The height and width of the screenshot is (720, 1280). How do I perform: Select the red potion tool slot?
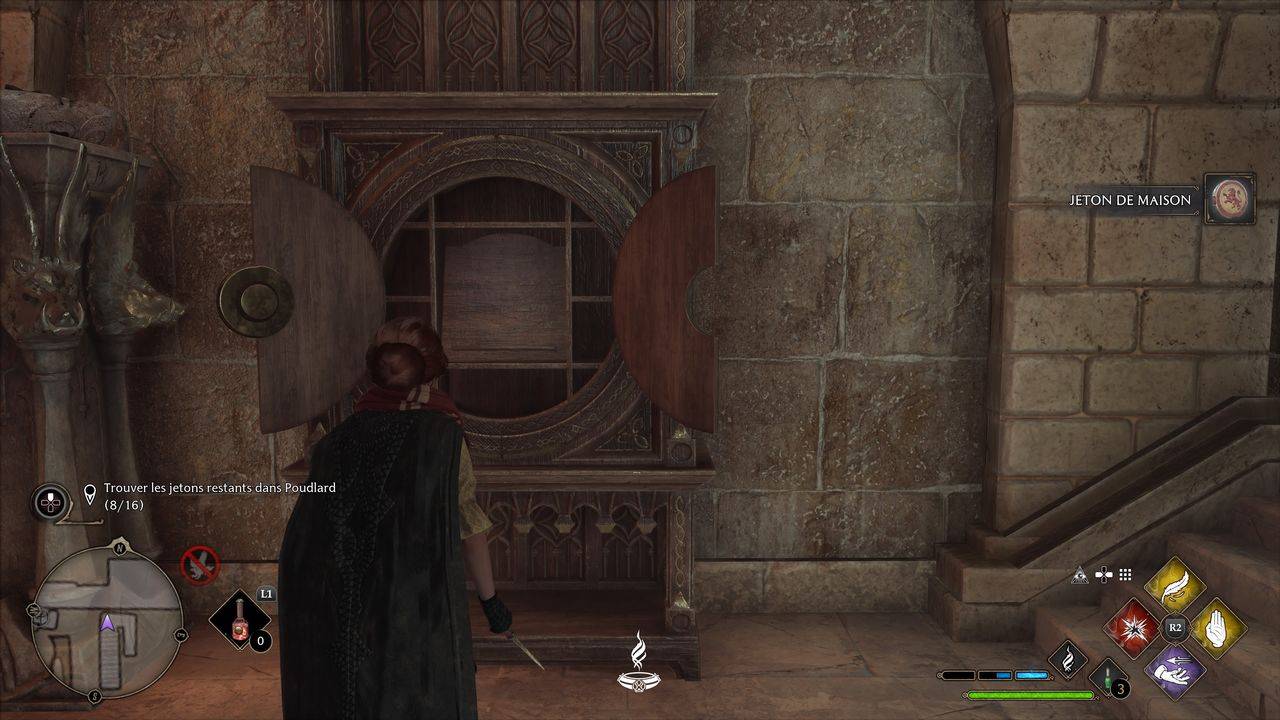pos(240,620)
